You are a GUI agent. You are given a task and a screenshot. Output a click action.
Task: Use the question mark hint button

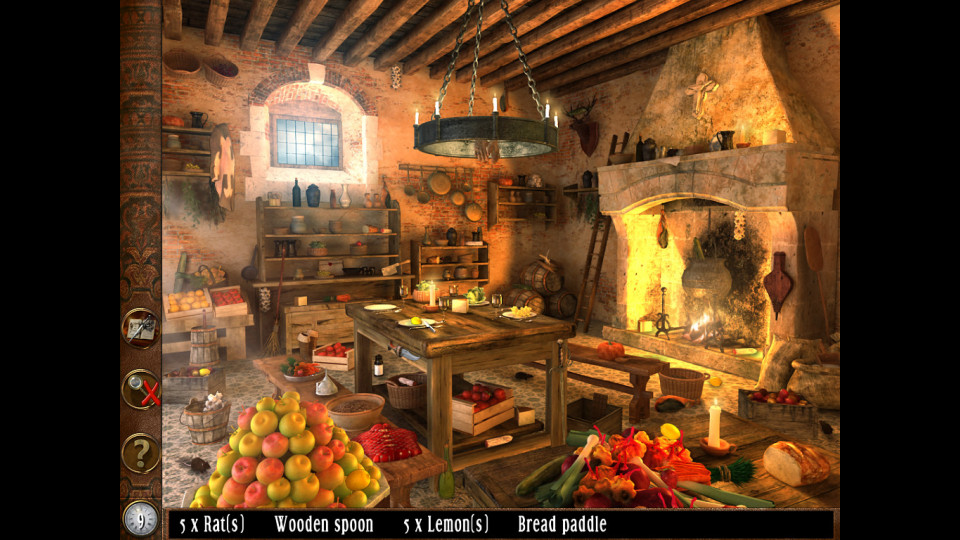(141, 453)
